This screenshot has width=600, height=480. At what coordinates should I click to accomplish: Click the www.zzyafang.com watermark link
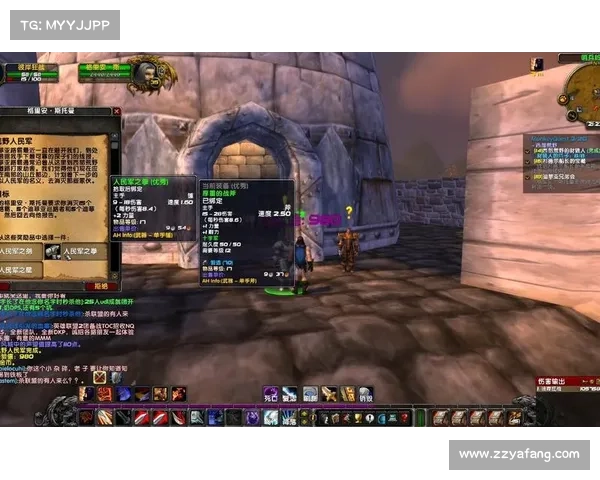(519, 454)
